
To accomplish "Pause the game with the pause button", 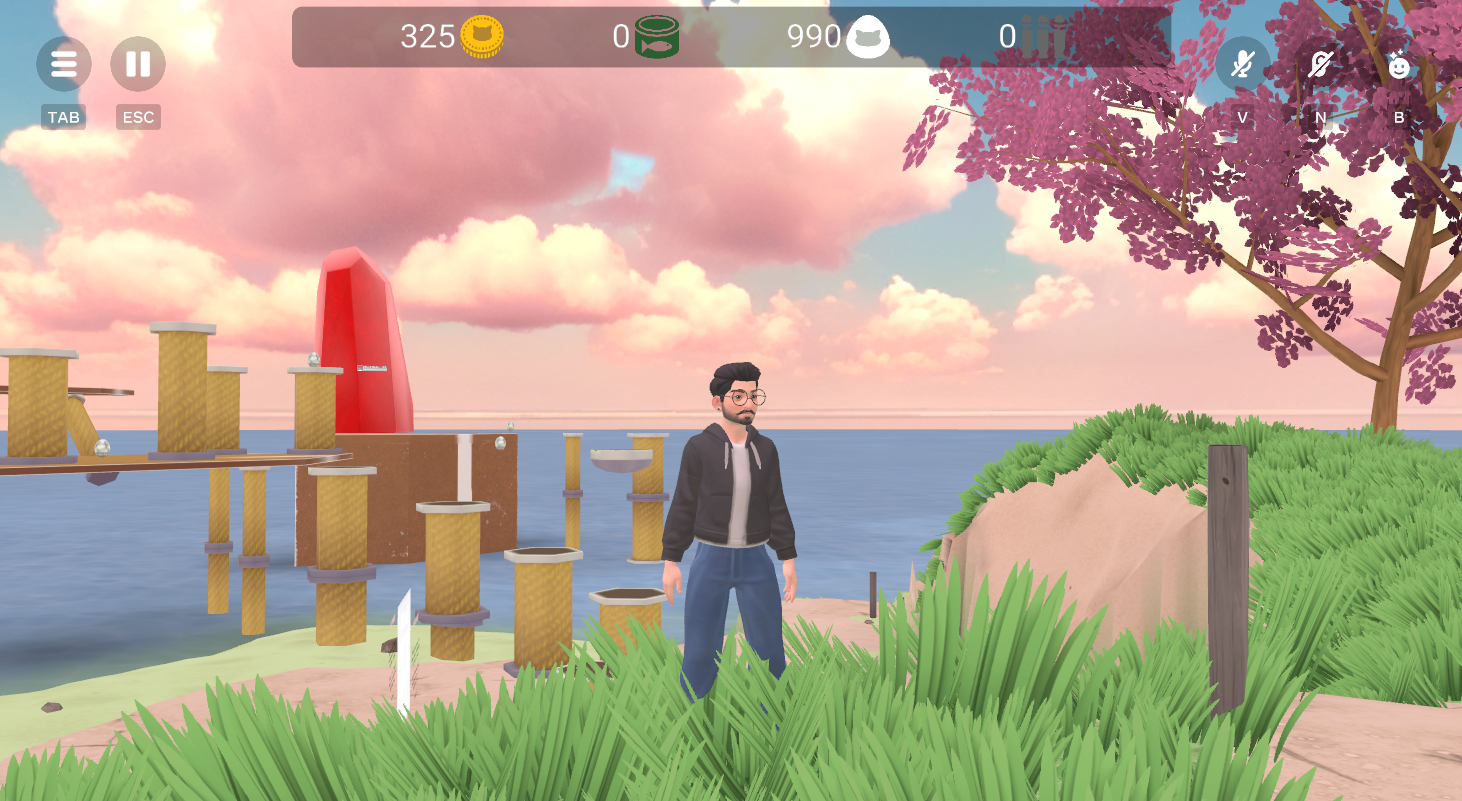I will (x=138, y=64).
